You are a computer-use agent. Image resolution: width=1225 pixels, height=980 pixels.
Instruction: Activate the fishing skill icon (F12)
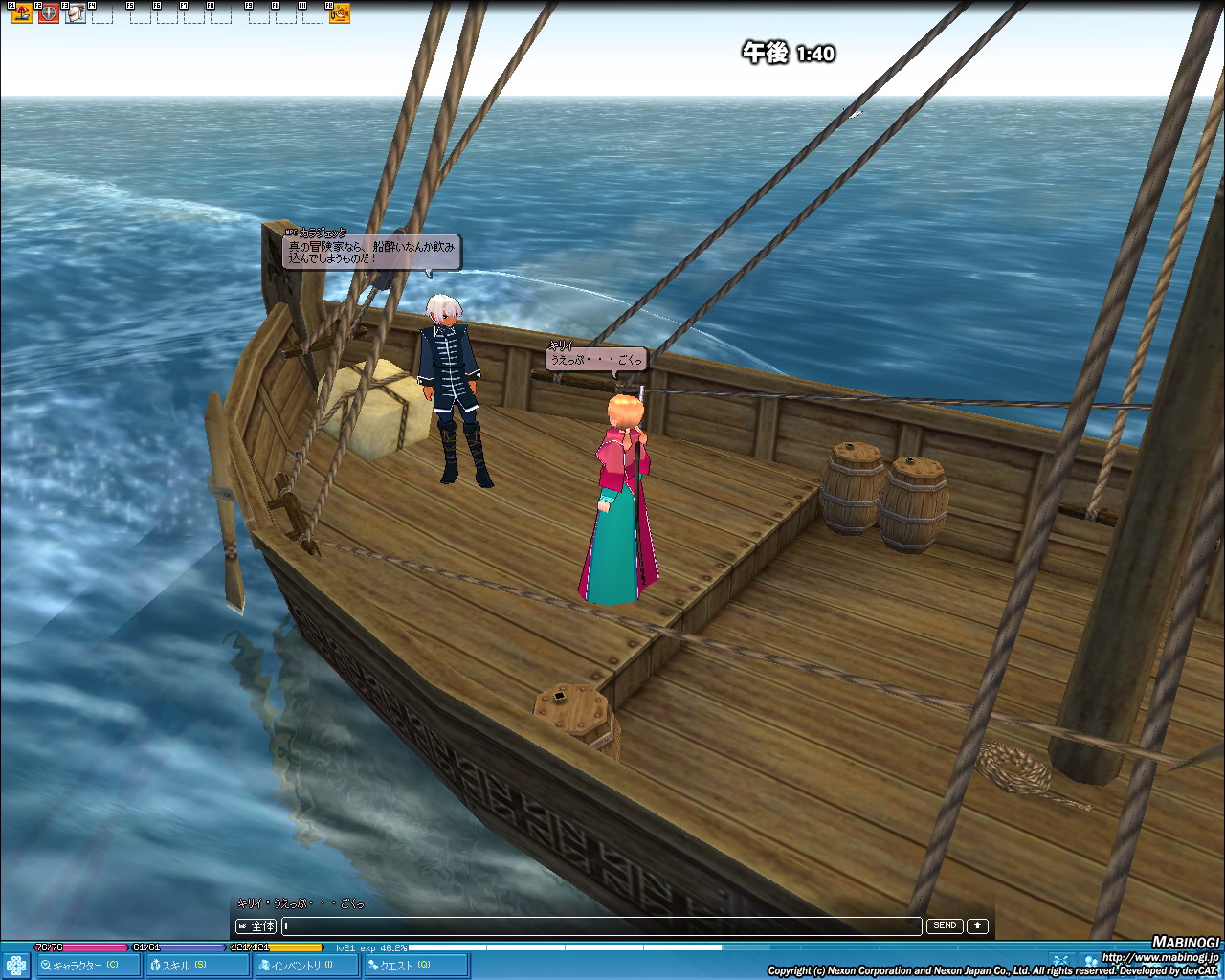[340, 13]
